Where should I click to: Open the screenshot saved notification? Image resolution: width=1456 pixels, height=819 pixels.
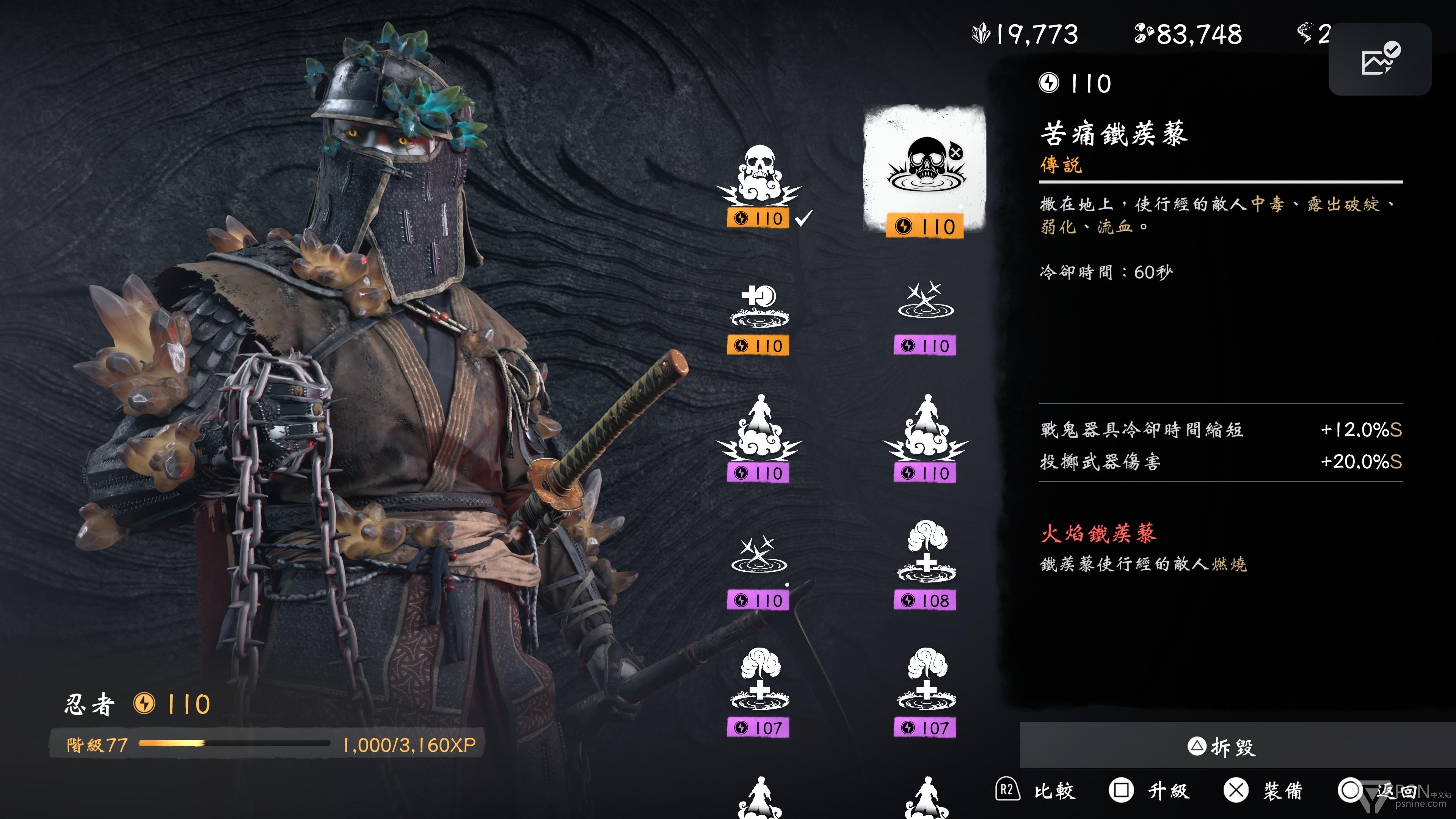coord(1379,59)
